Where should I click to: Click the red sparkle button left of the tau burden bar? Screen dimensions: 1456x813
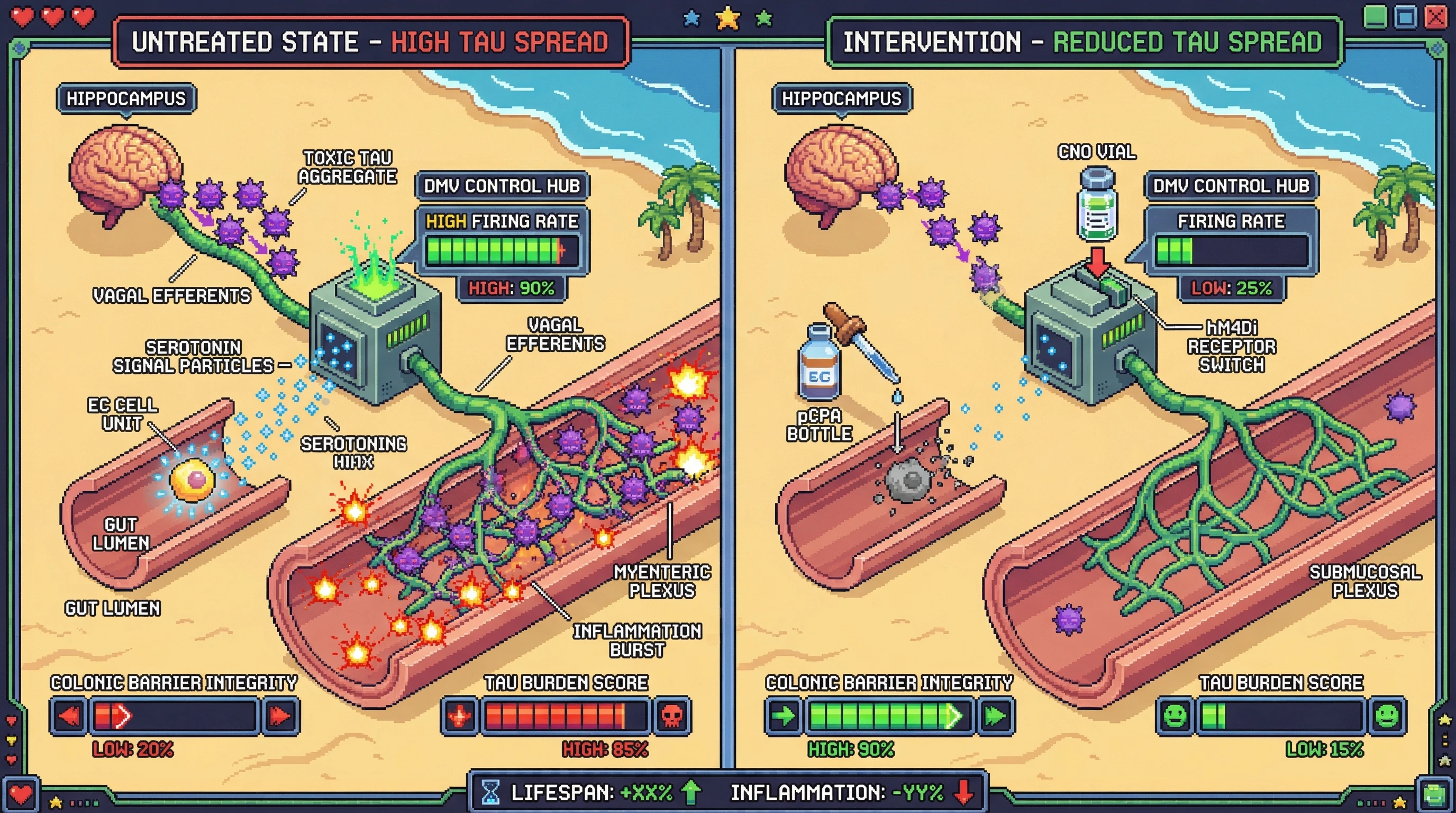[460, 716]
